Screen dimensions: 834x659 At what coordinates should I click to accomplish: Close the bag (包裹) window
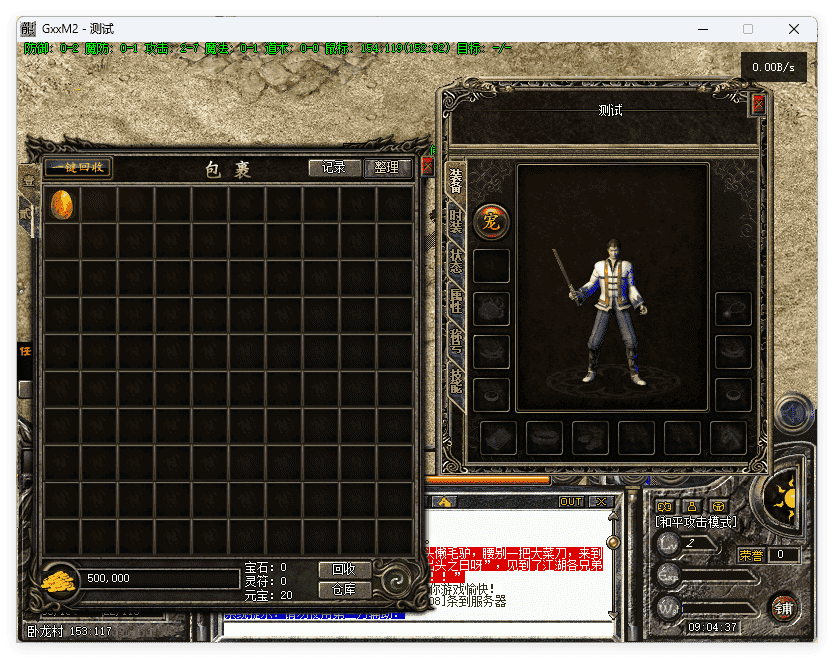(x=427, y=166)
